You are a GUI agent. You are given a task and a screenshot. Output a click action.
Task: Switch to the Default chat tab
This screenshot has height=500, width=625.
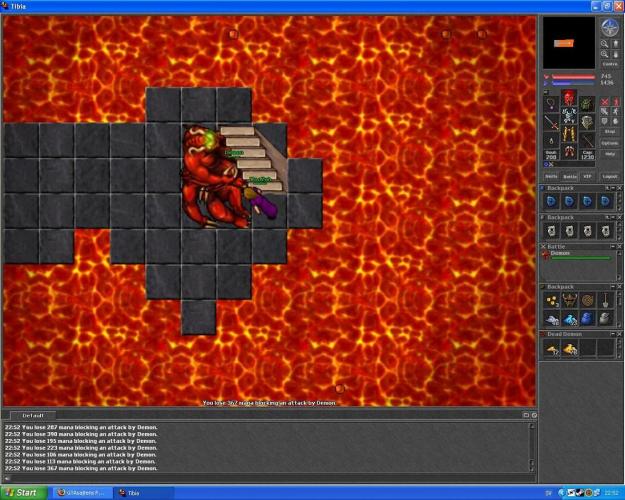click(34, 414)
